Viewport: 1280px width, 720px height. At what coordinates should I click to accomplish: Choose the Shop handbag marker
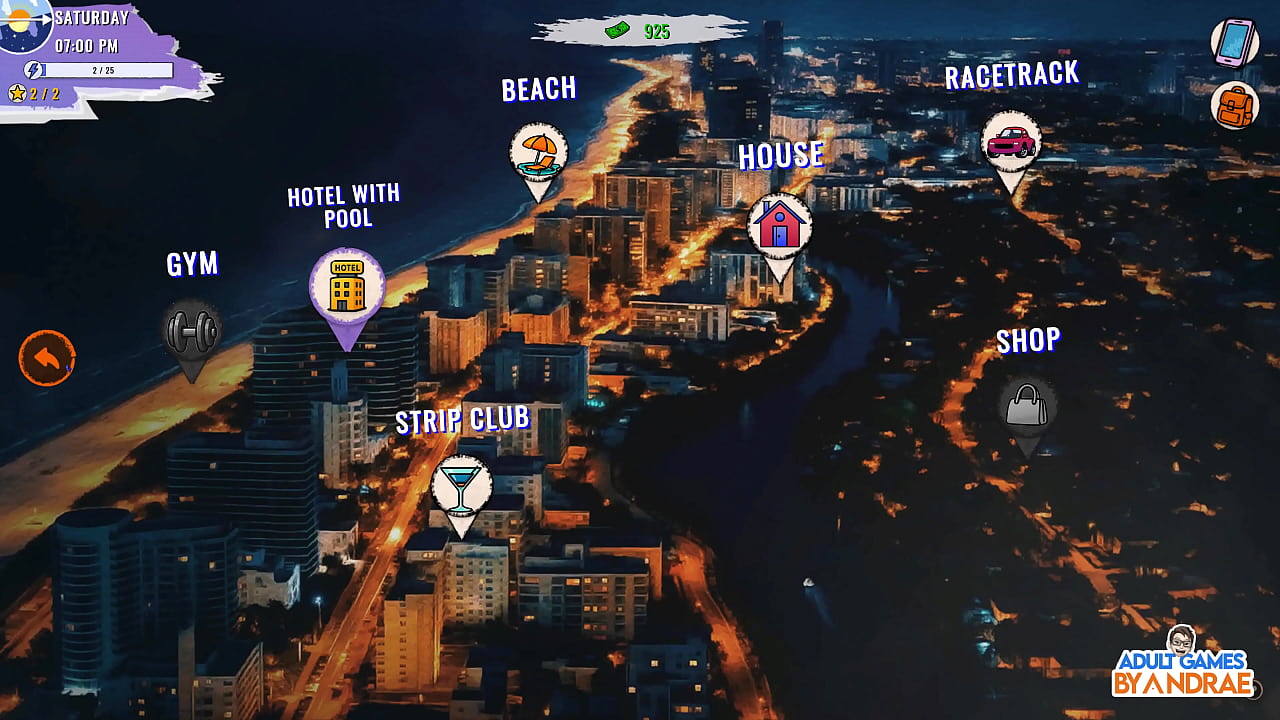[1028, 407]
